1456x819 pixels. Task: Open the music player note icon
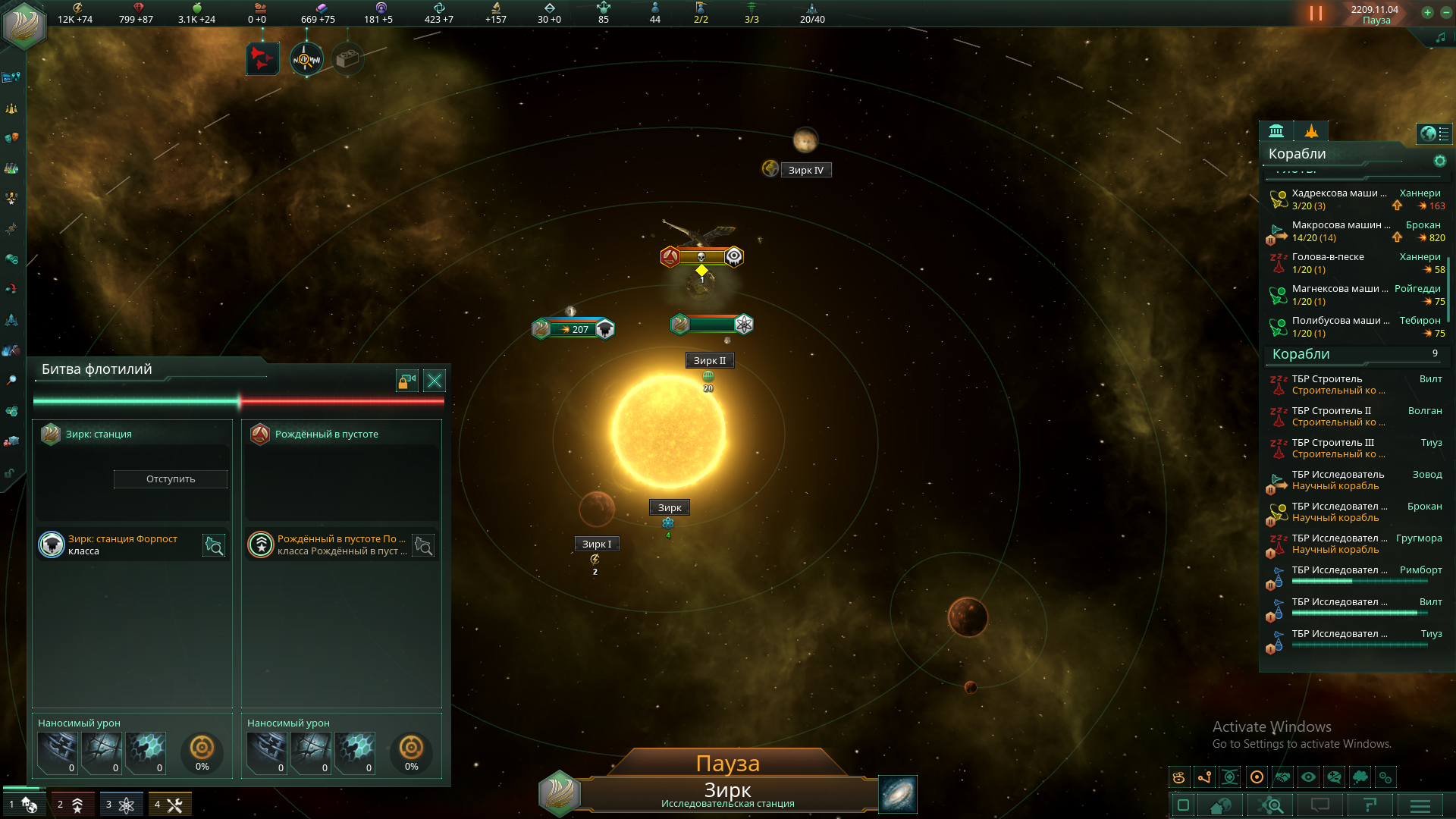tap(1440, 38)
